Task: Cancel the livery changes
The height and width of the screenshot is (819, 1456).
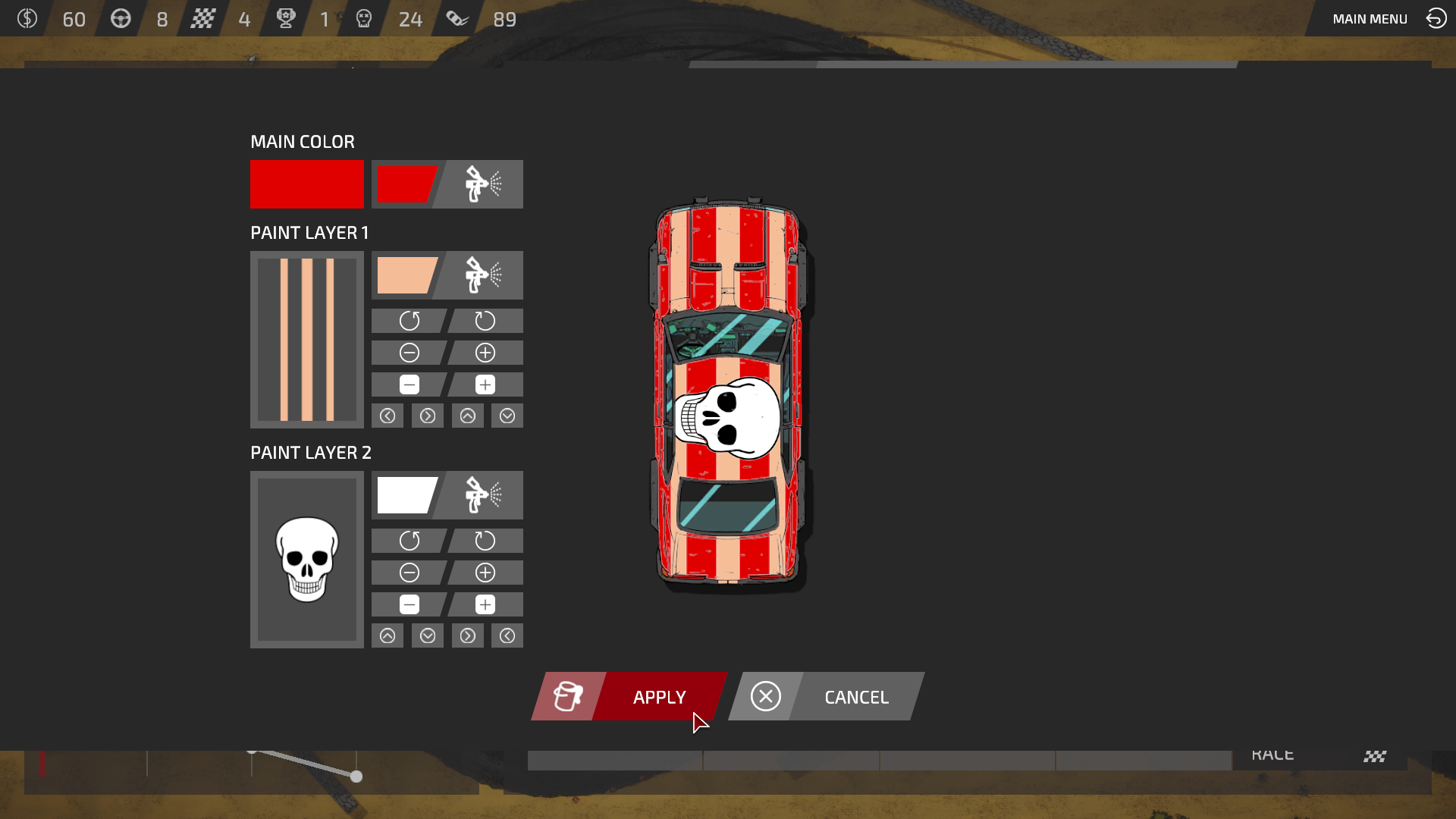Action: (x=855, y=696)
